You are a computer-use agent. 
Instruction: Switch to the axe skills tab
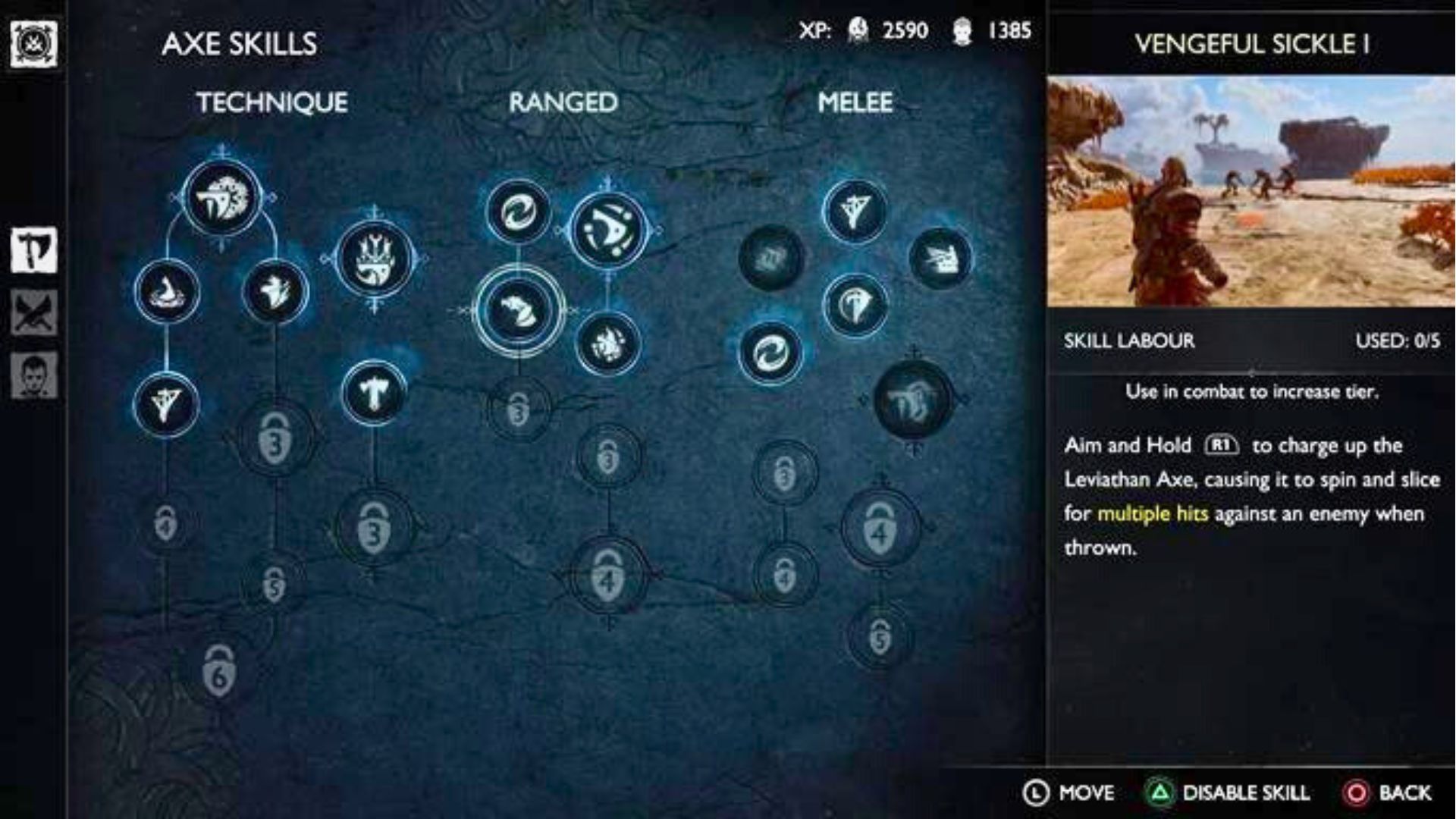coord(33,249)
